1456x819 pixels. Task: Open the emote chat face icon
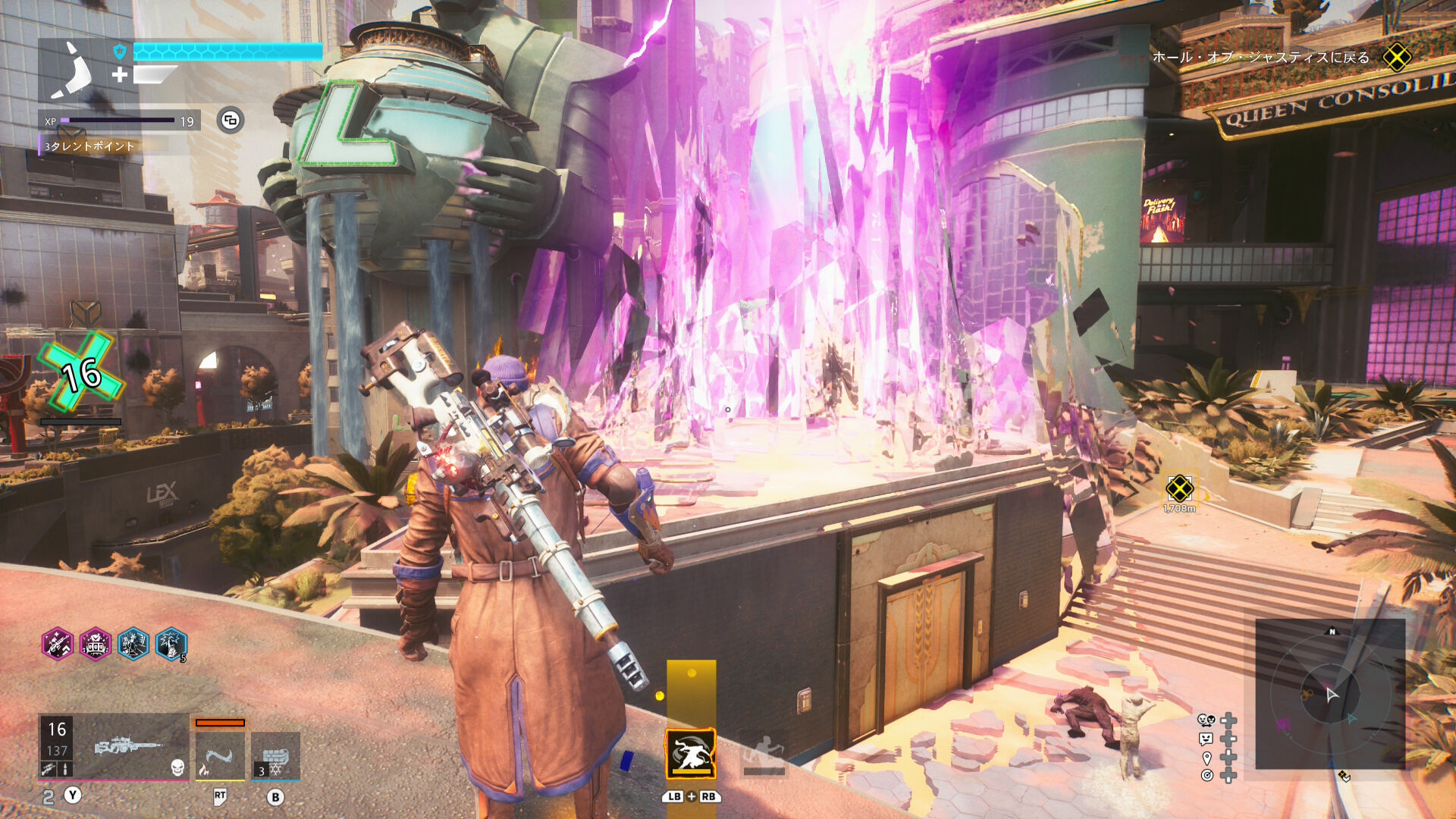tap(1206, 739)
